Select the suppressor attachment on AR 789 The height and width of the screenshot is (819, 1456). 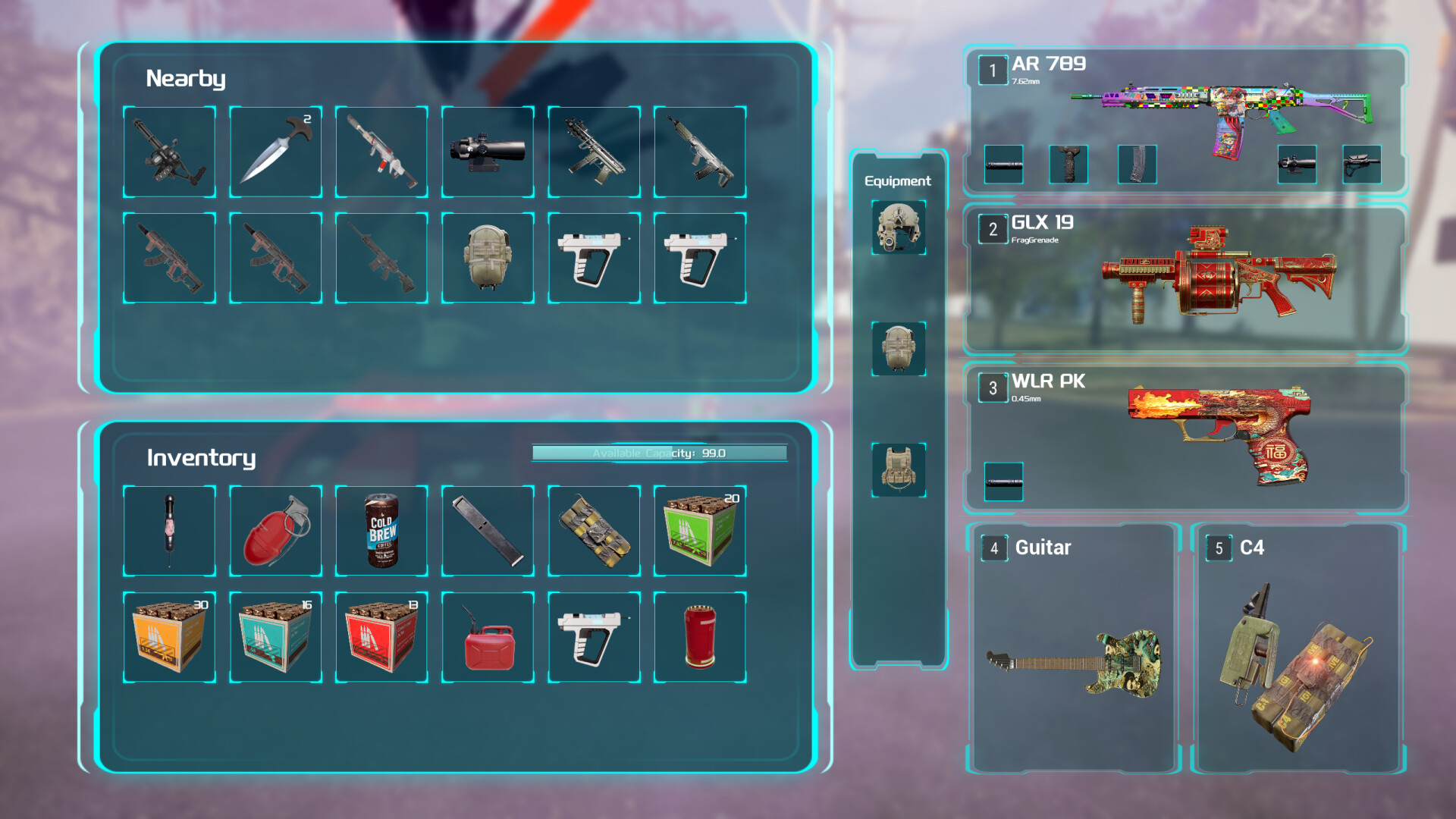coord(1003,165)
